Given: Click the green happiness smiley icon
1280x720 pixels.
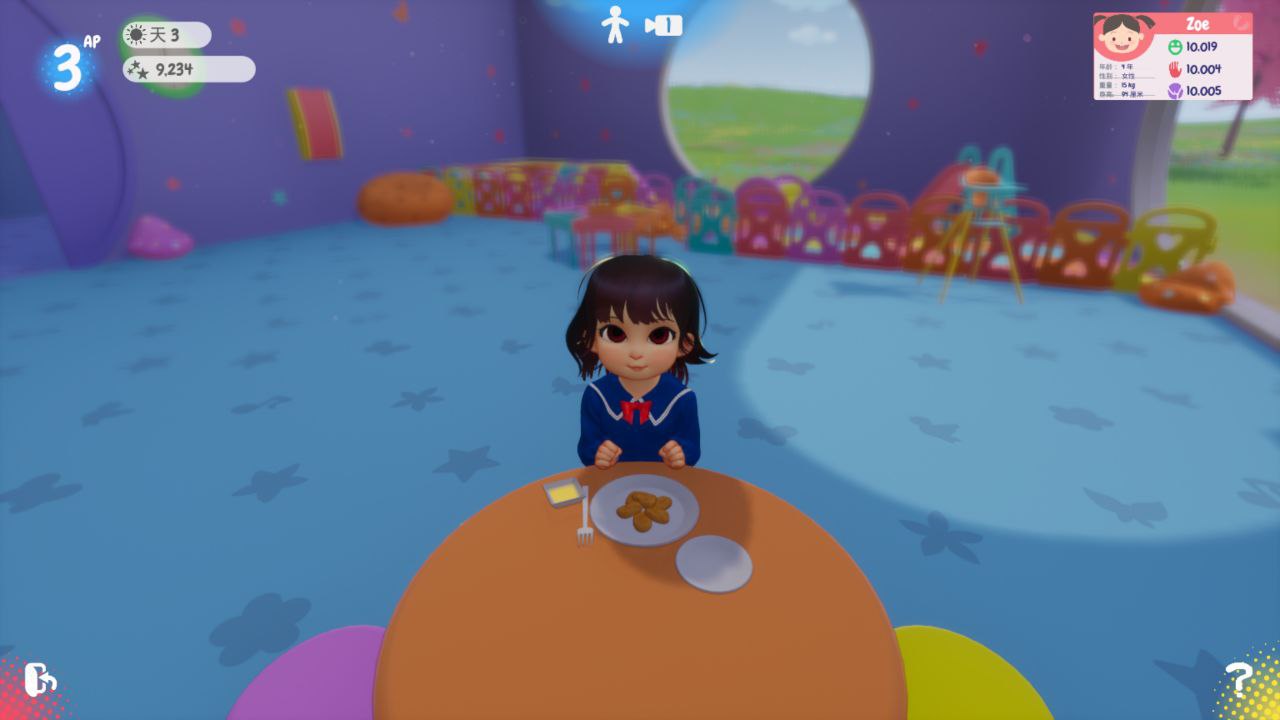Looking at the screenshot, I should coord(1175,47).
